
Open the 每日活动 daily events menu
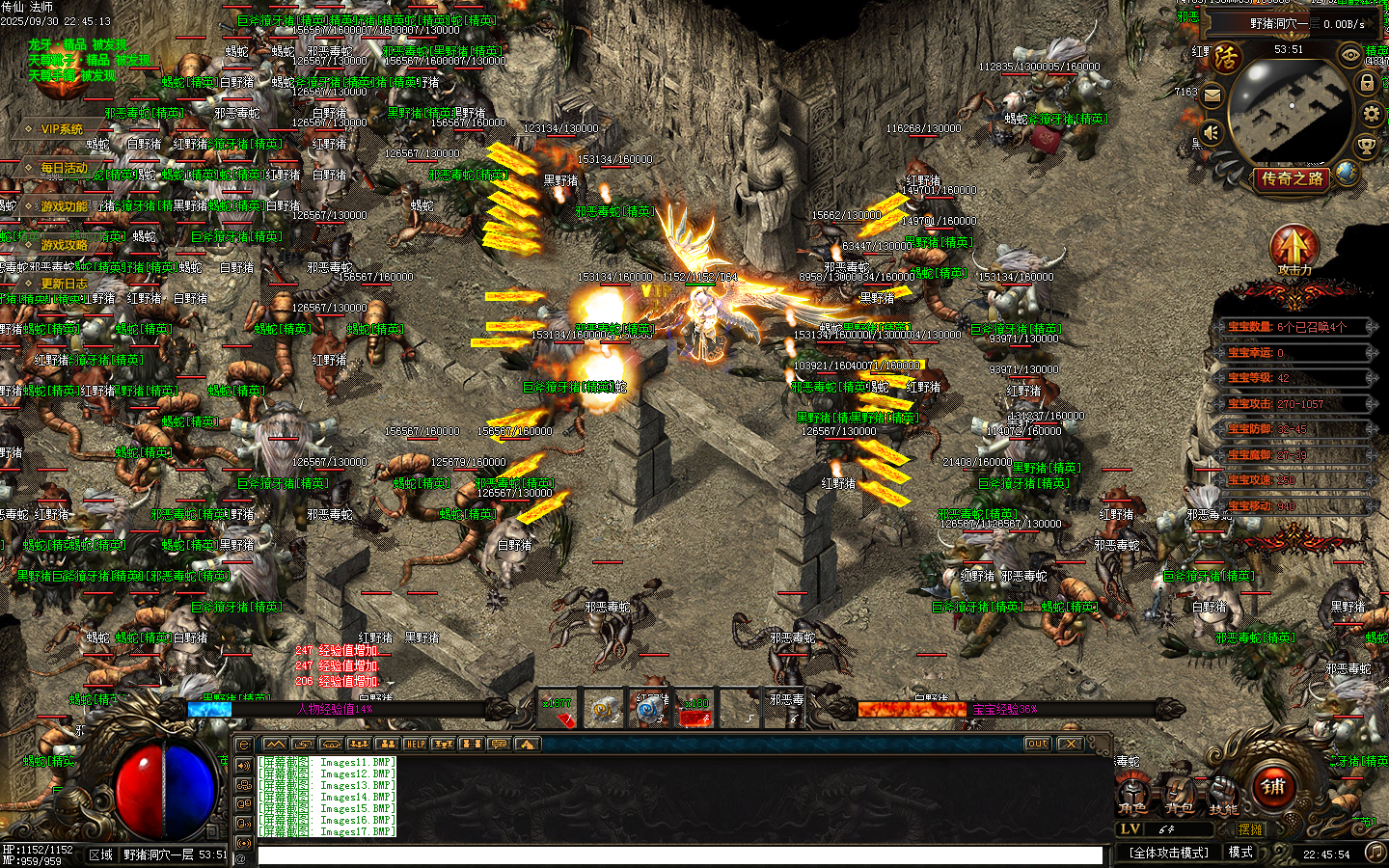pyautogui.click(x=64, y=168)
